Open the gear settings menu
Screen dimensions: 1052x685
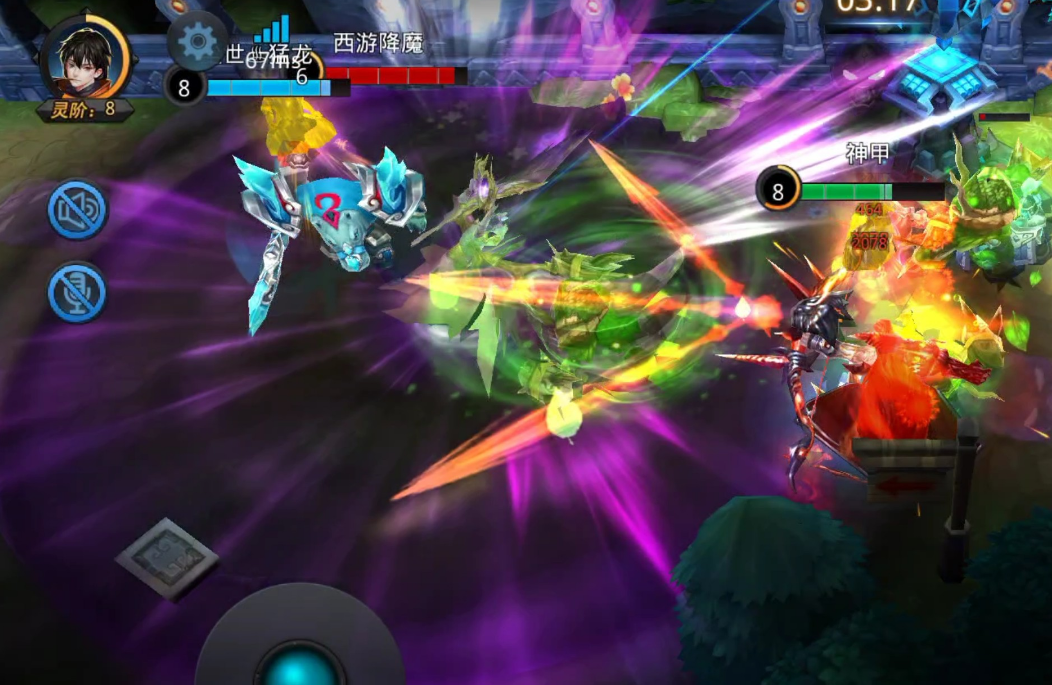[197, 41]
